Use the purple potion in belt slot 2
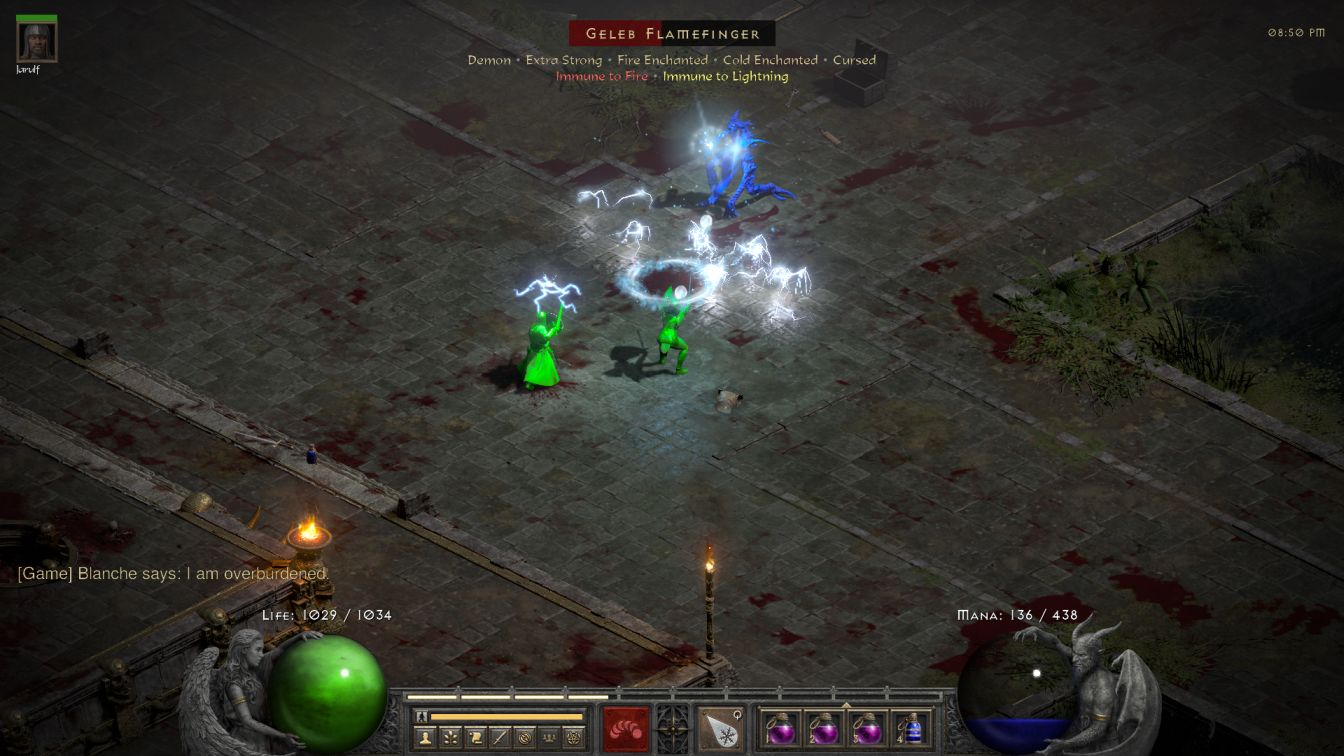Screen dimensions: 1344x756 coord(824,728)
